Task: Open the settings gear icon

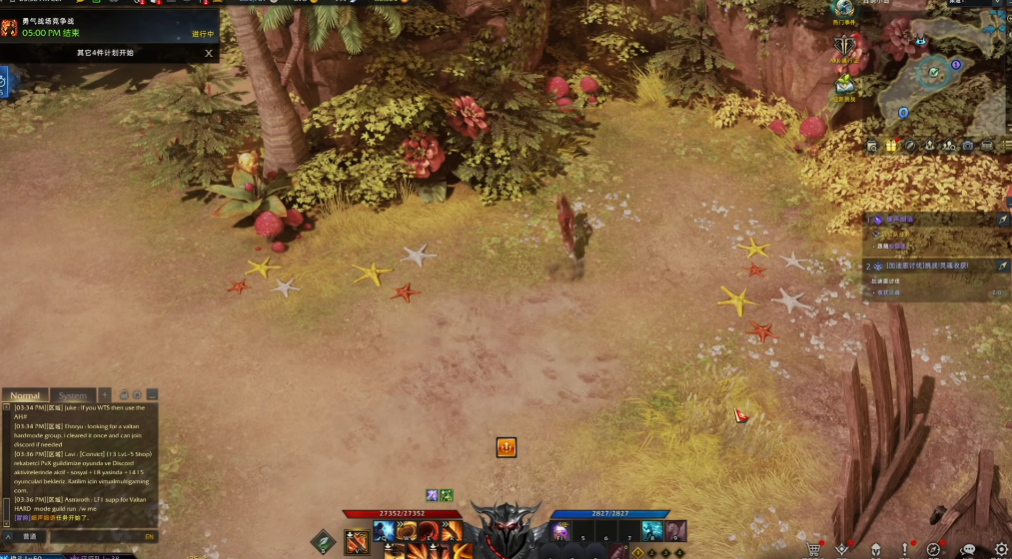Action: pos(1000,549)
